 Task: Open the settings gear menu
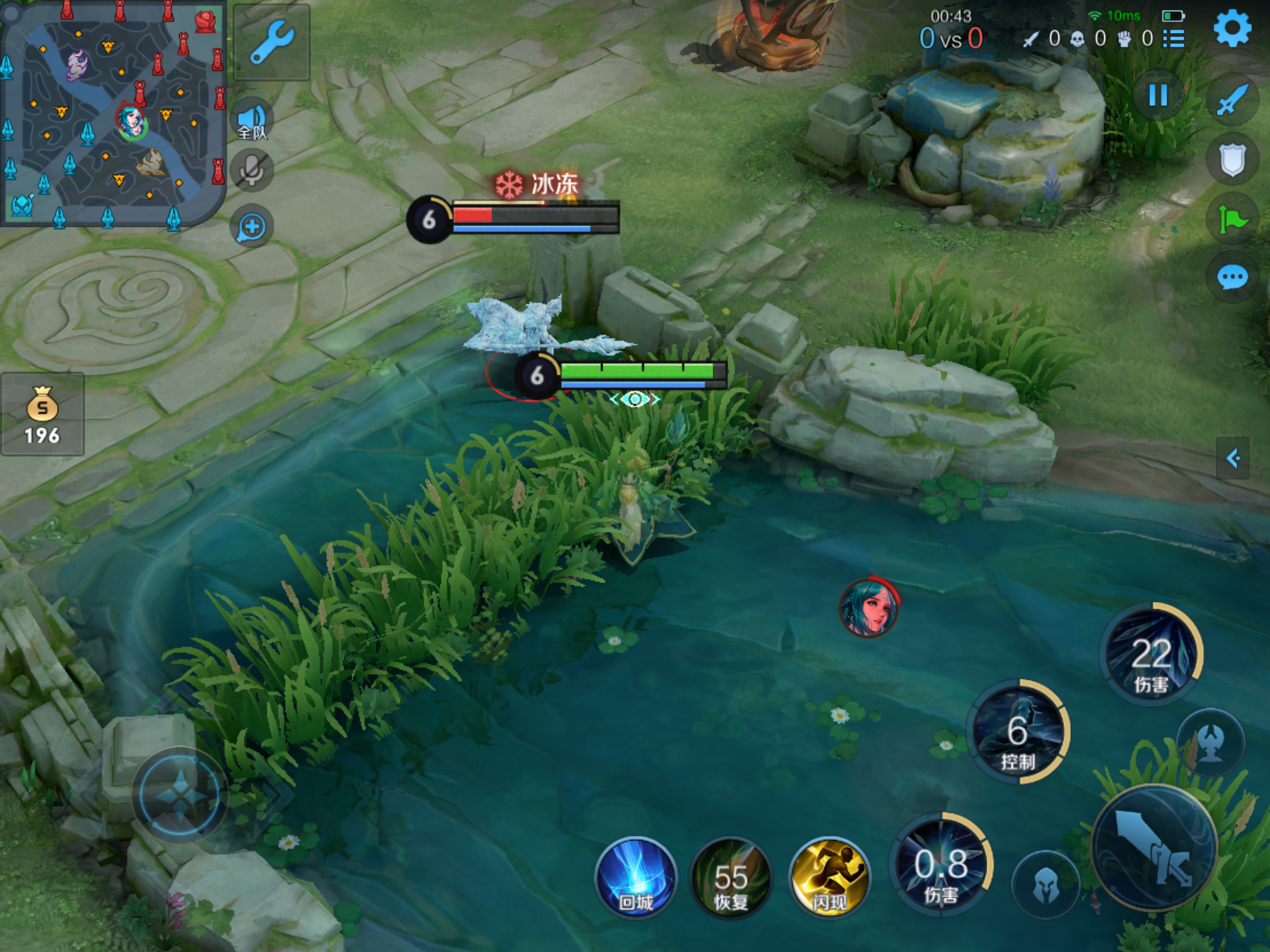tap(1232, 28)
